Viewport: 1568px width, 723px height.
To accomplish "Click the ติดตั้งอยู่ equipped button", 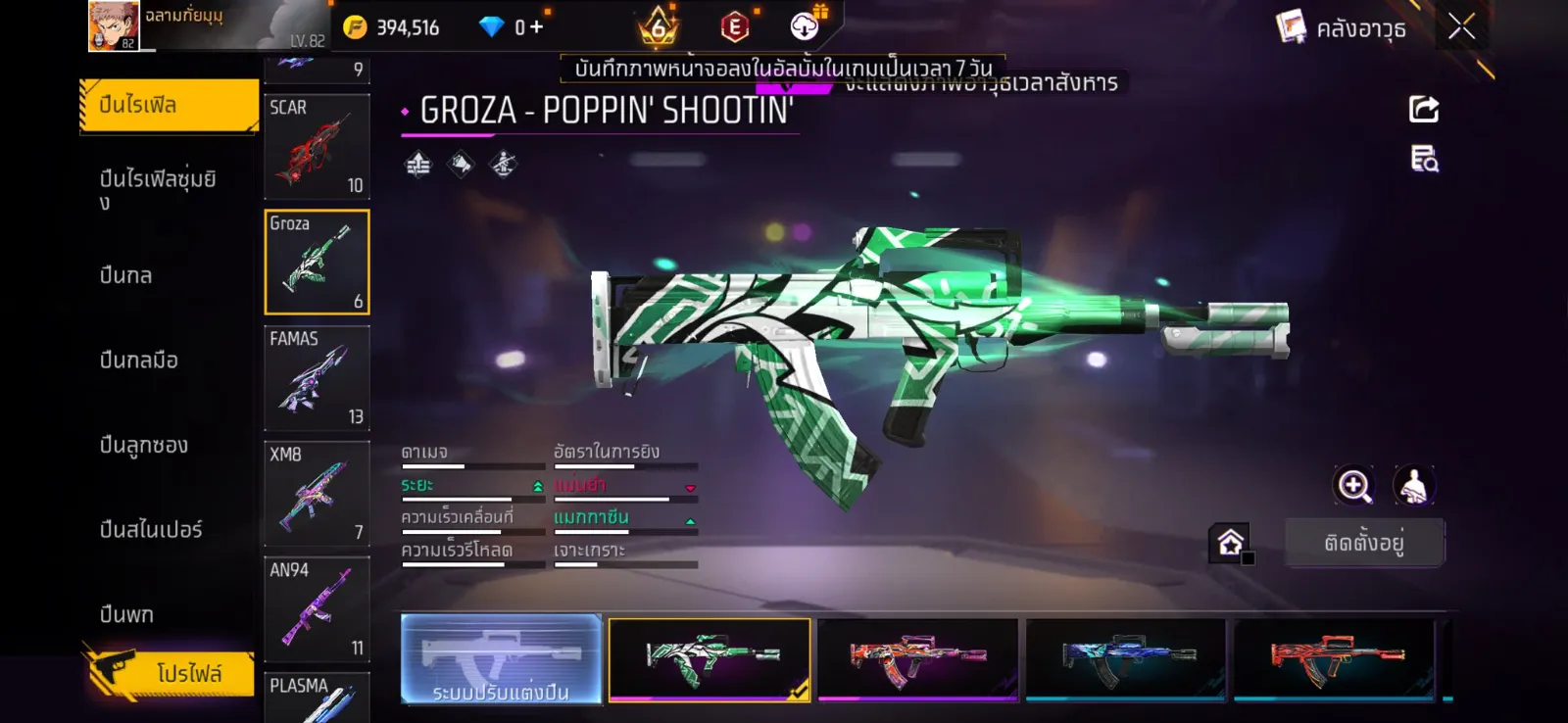I will click(1364, 542).
